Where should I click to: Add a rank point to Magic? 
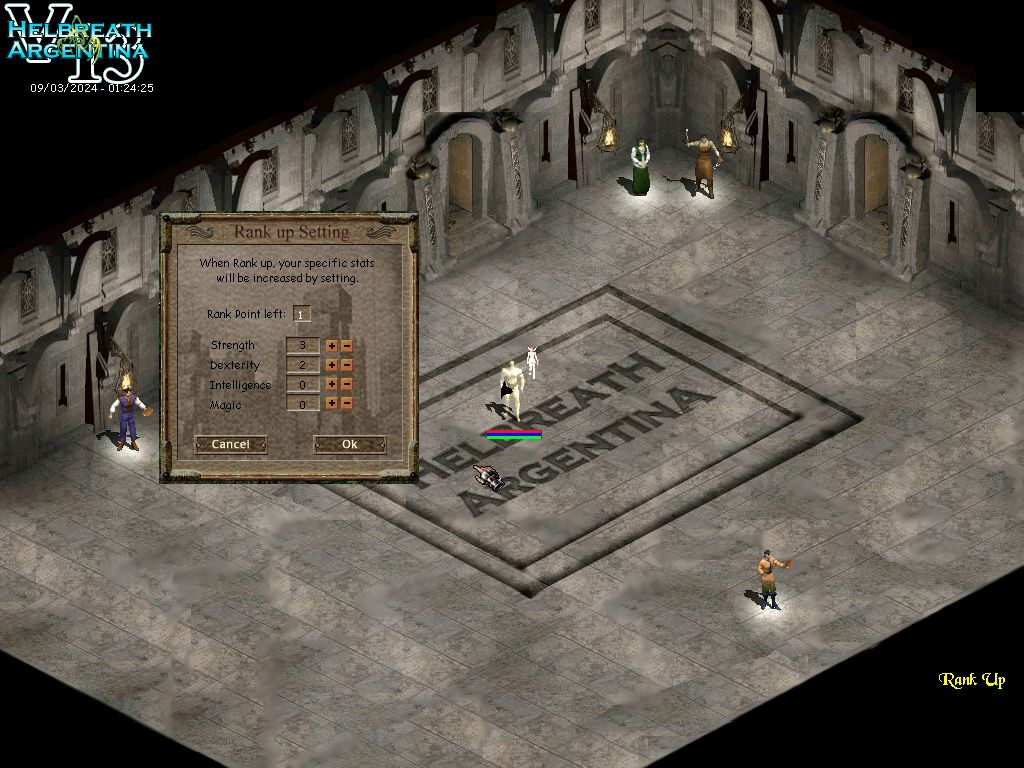click(x=332, y=404)
